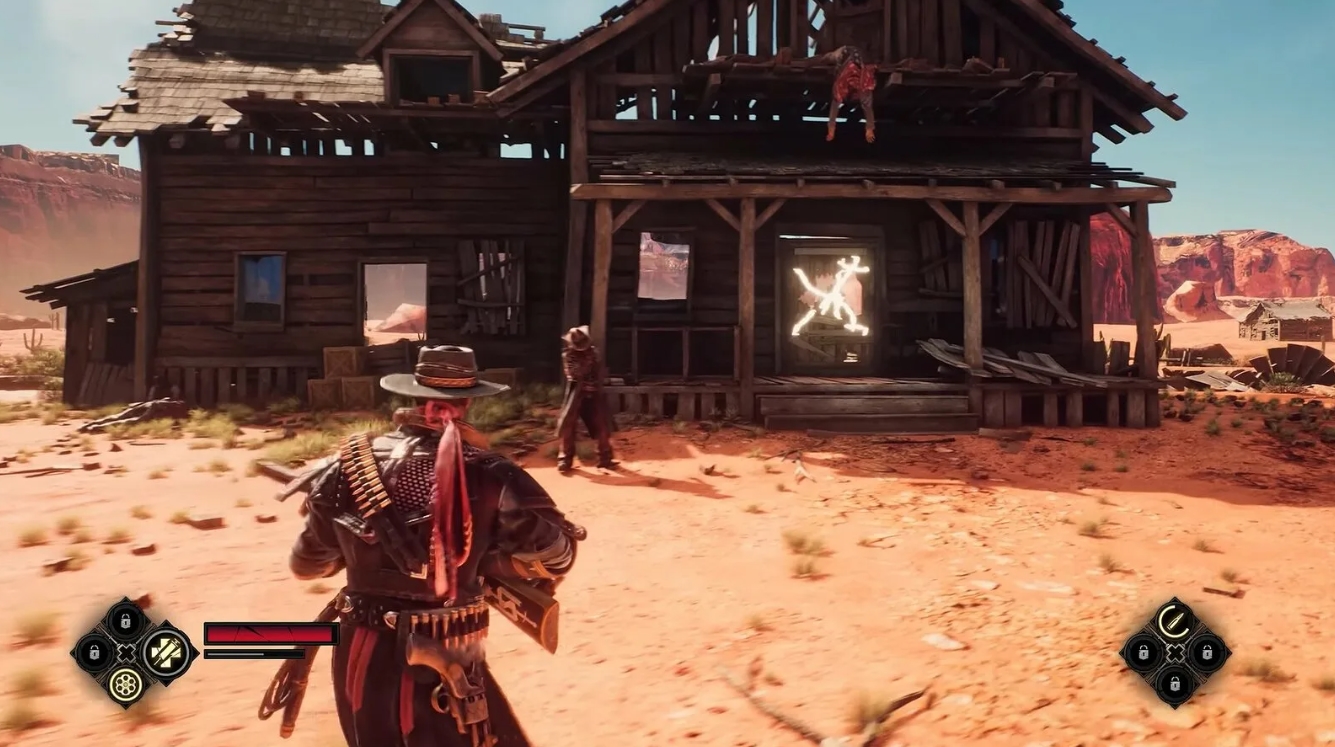Select the revolver cylinder icon
This screenshot has height=747, width=1335.
pyautogui.click(x=125, y=686)
